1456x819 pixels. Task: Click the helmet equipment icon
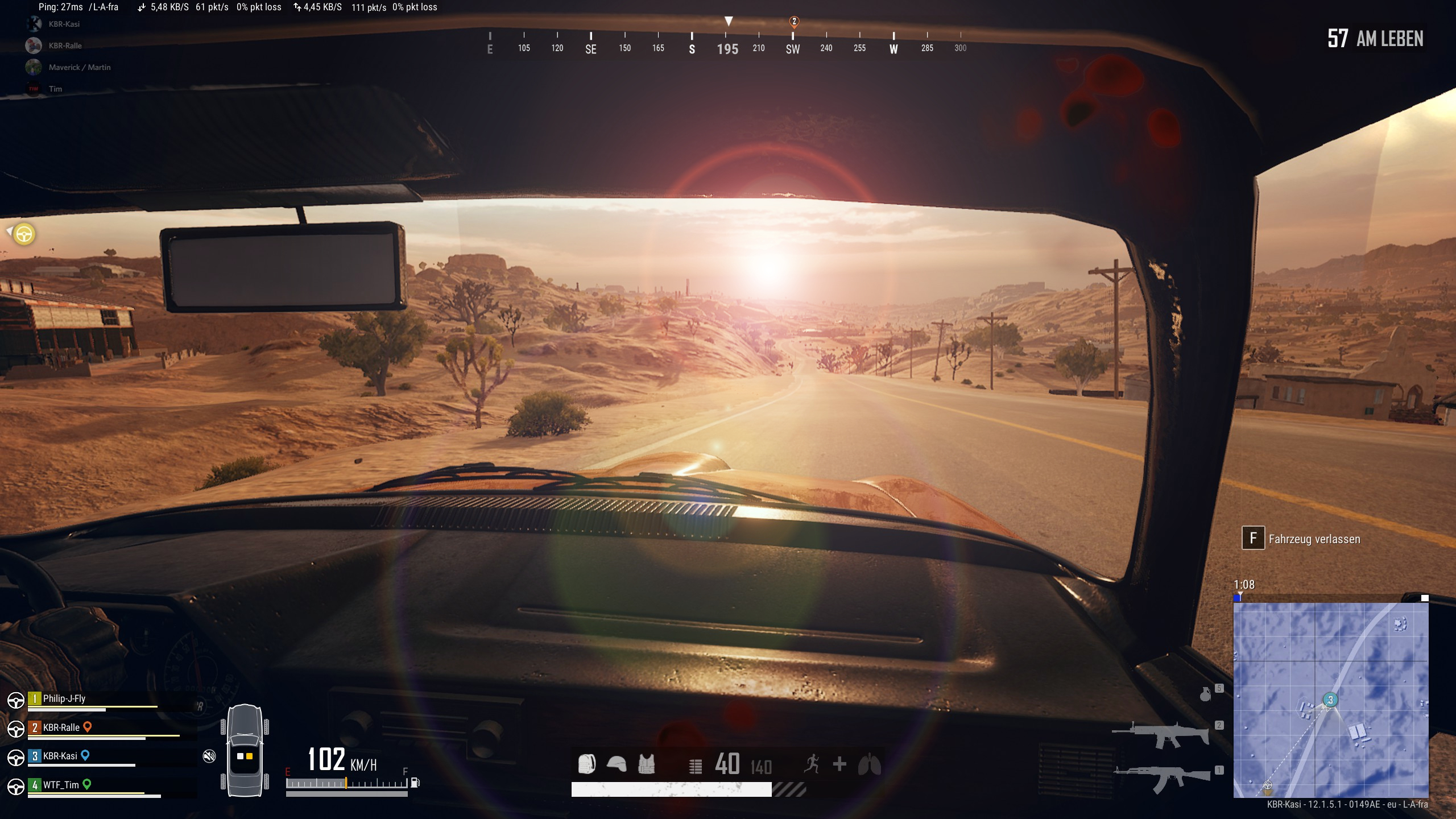coord(617,764)
